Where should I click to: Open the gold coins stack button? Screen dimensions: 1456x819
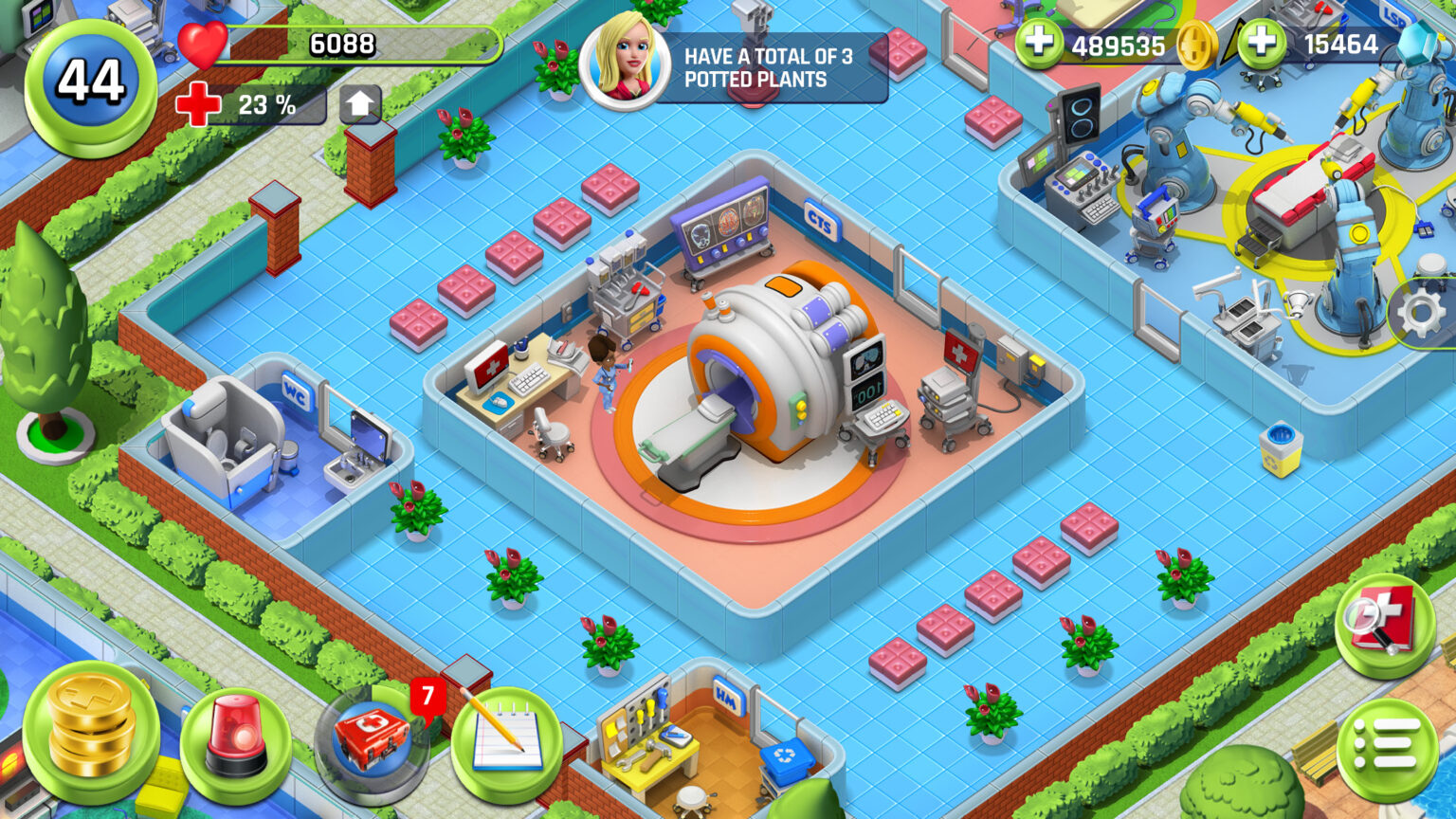pos(91,732)
